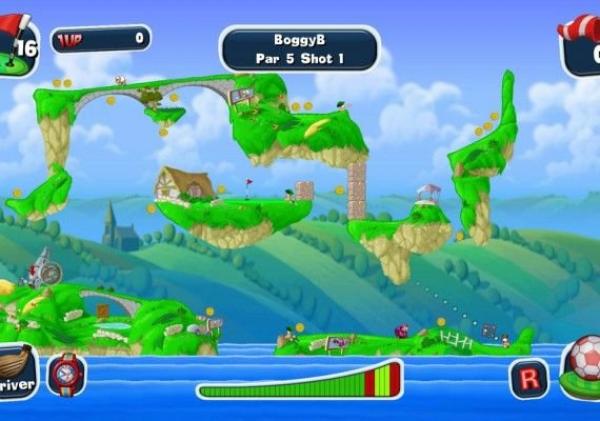Viewport: 600px width, 421px height.
Task: Tap the golf hole flag icon
Action: pyautogui.click(x=17, y=42)
